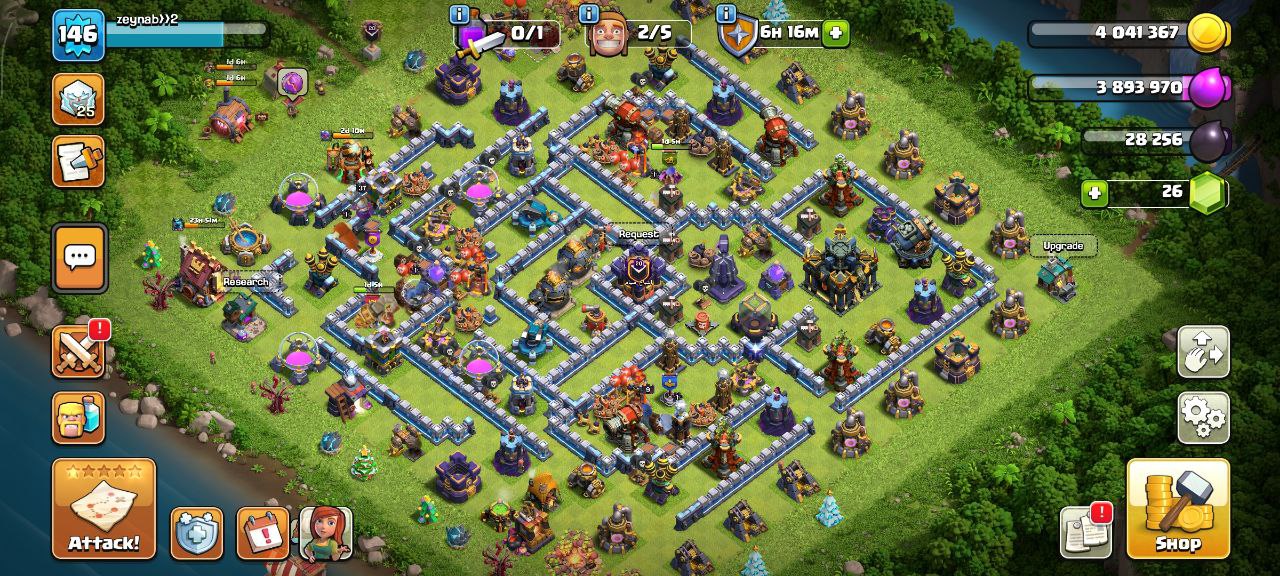Image resolution: width=1280 pixels, height=576 pixels.
Task: Open the notes icon beside the Shop
Action: [1086, 533]
